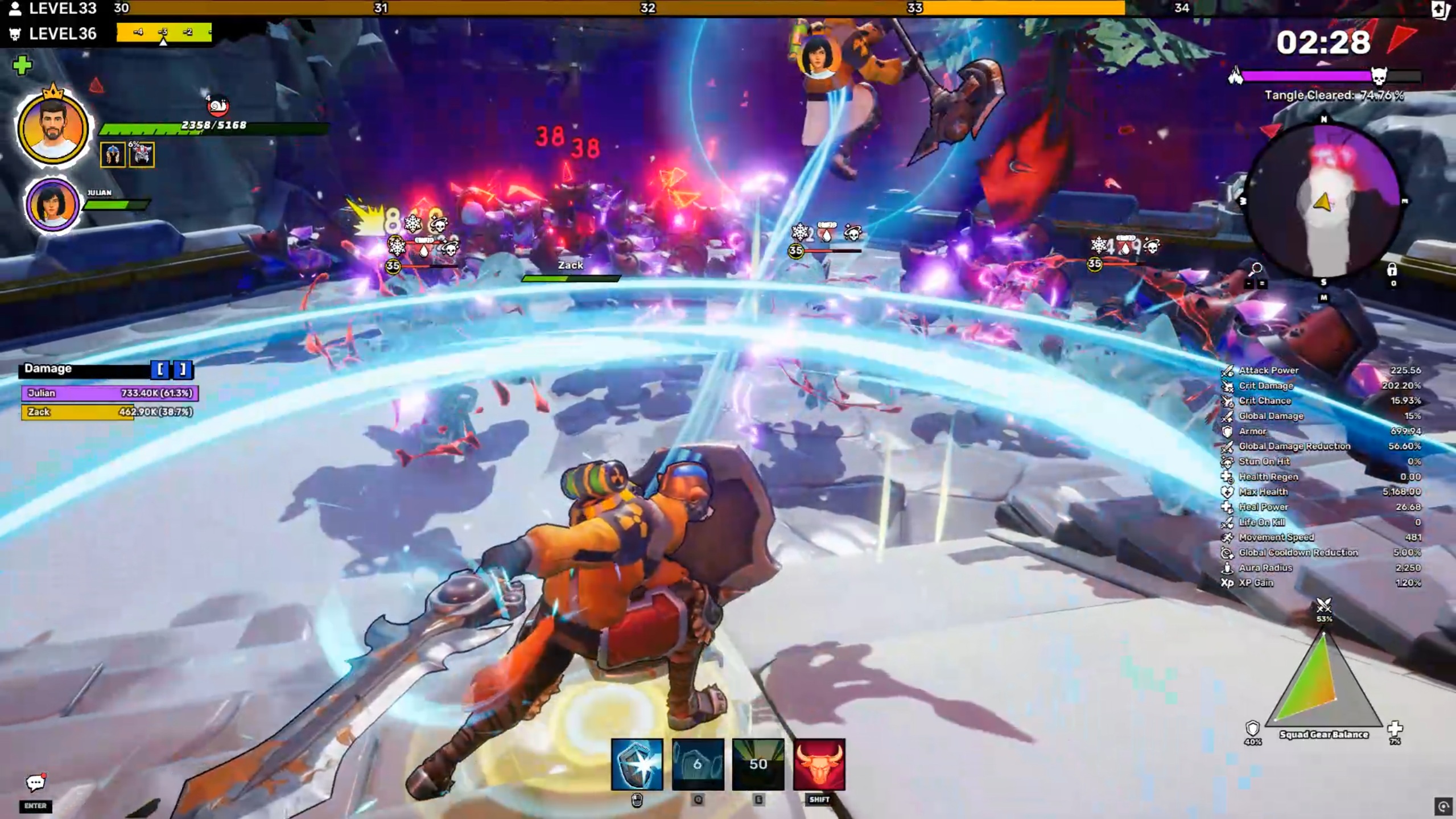
Task: Click the left bracket button on Damage panel
Action: pos(160,369)
